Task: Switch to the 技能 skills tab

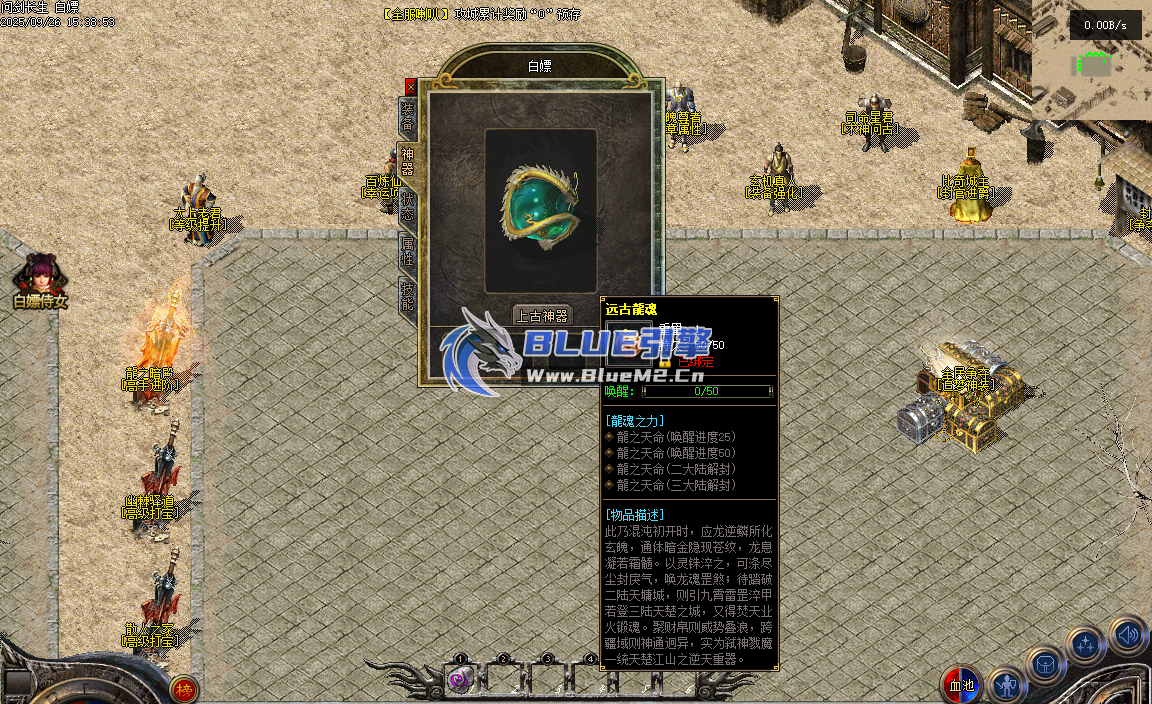Action: point(408,296)
